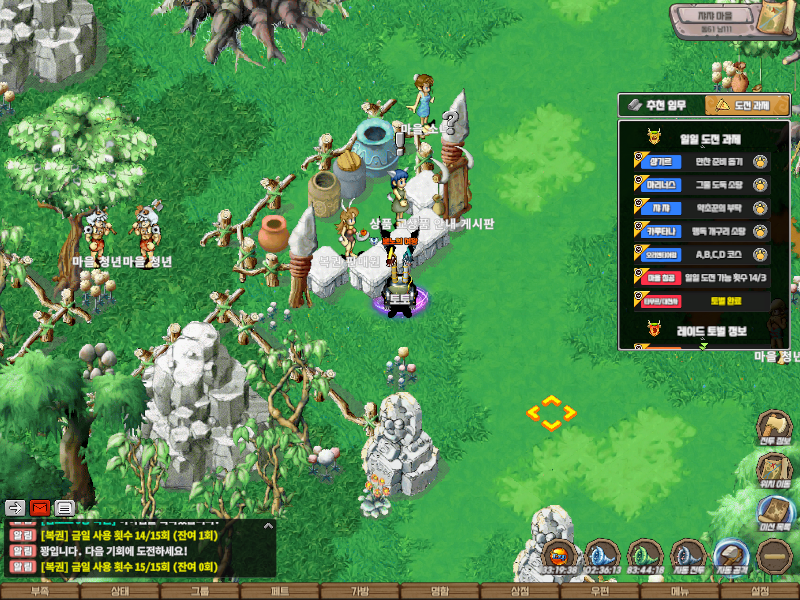Screen dimensions: 800x600
Task: Open the 부족 (tribe) menu tab
Action: pos(40,592)
